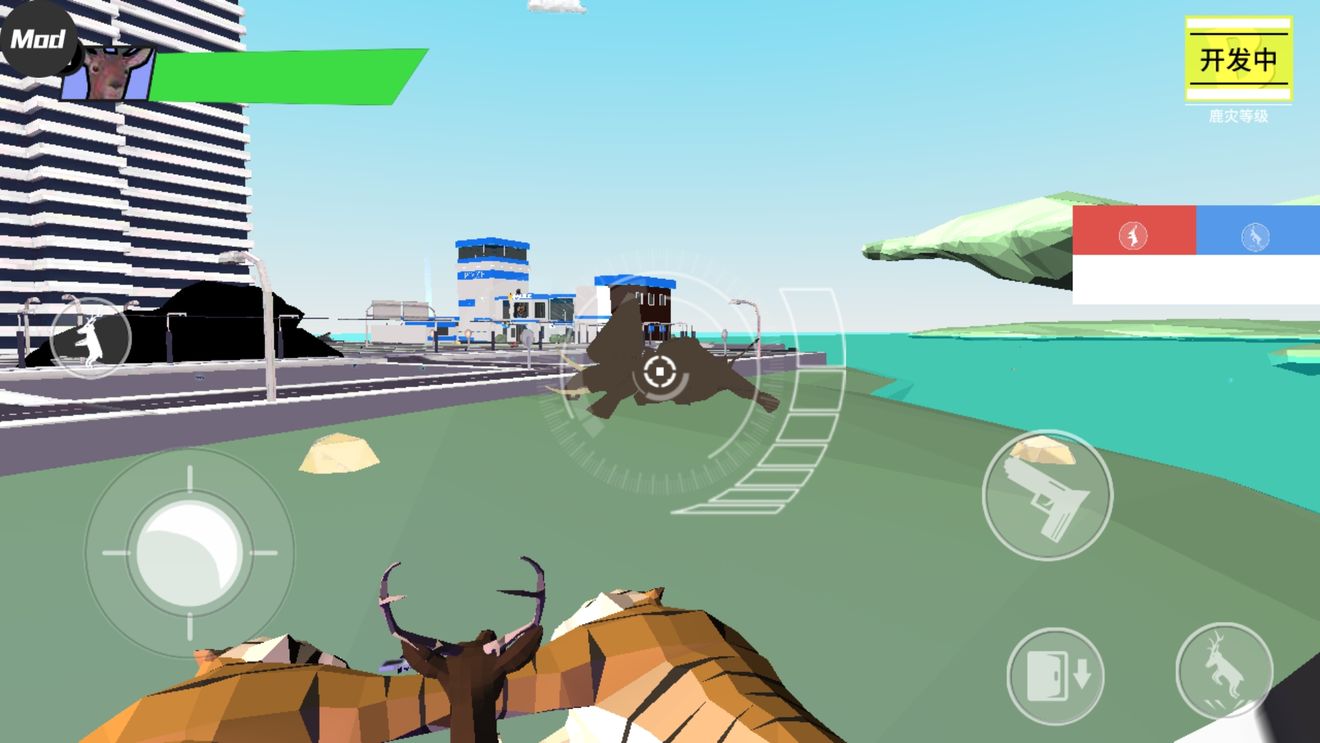Tap the exit-vehicle door button

tap(1055, 676)
